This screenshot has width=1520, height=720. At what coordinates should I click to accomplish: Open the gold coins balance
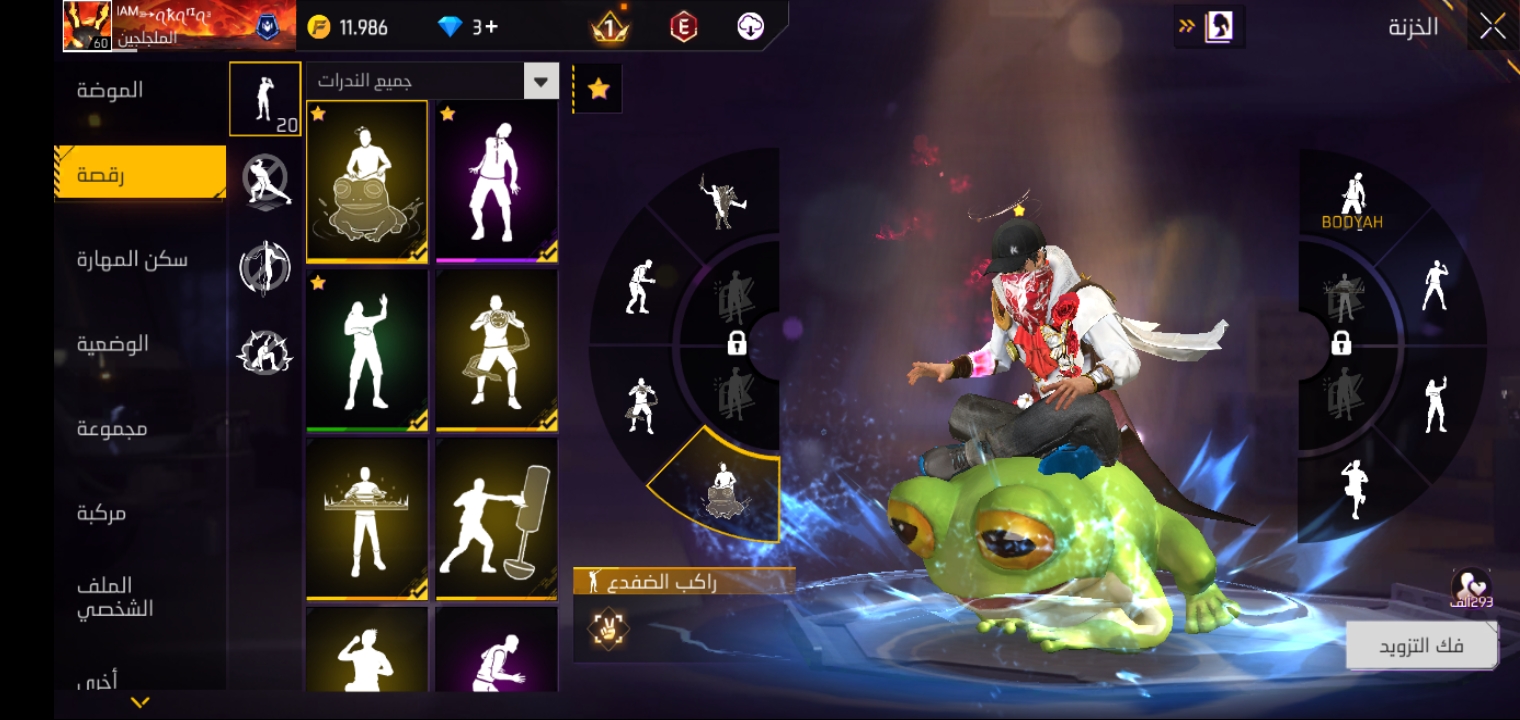348,27
